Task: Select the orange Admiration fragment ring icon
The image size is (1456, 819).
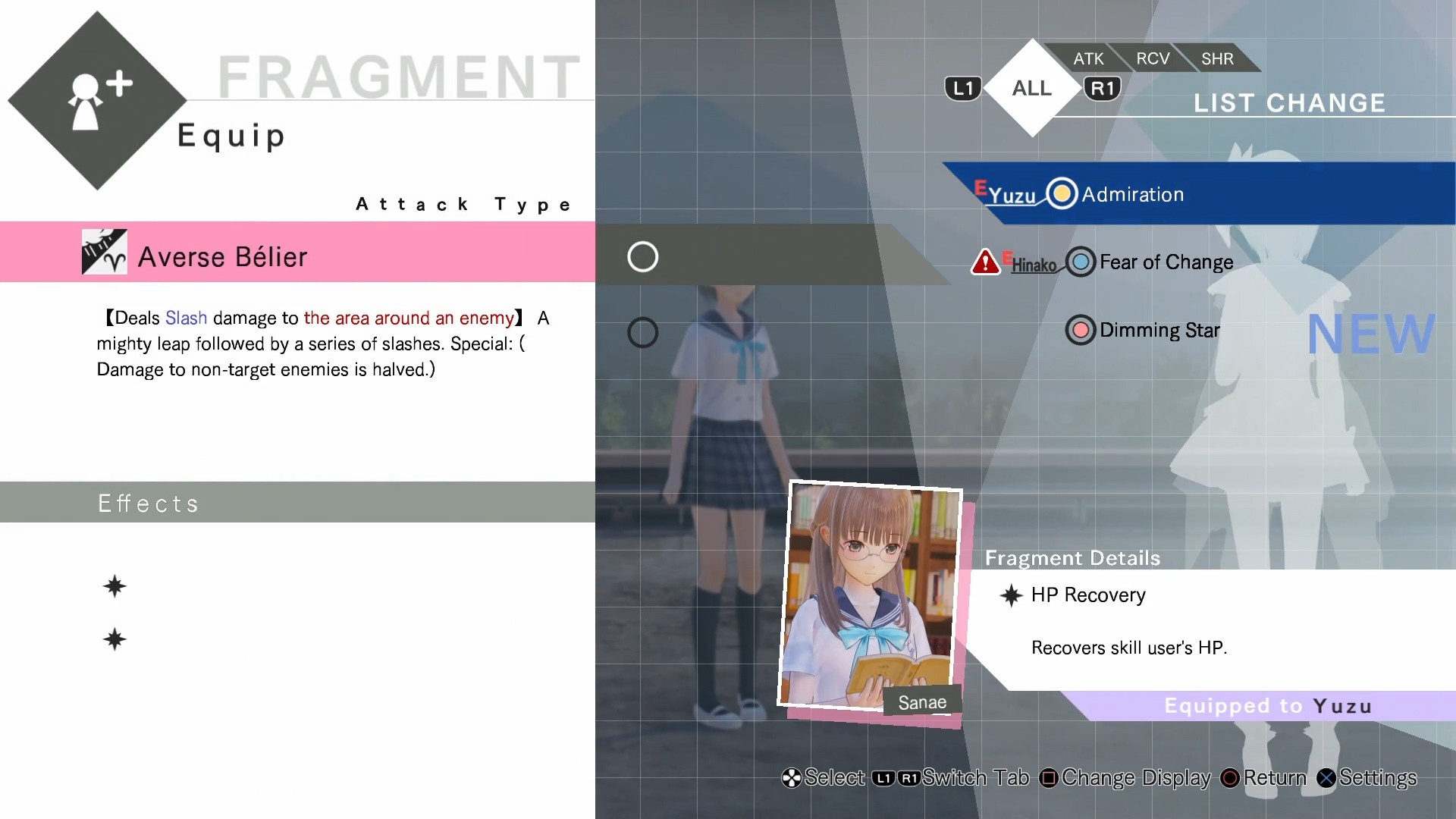Action: tap(1062, 193)
